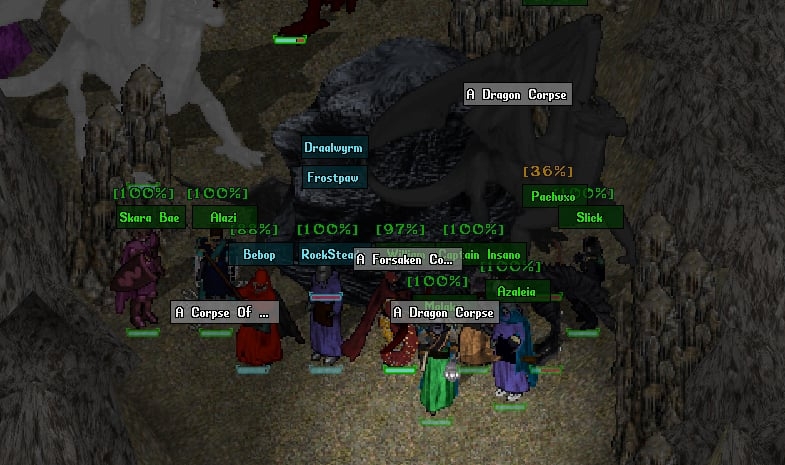Choose the Bebop name label

coord(259,255)
